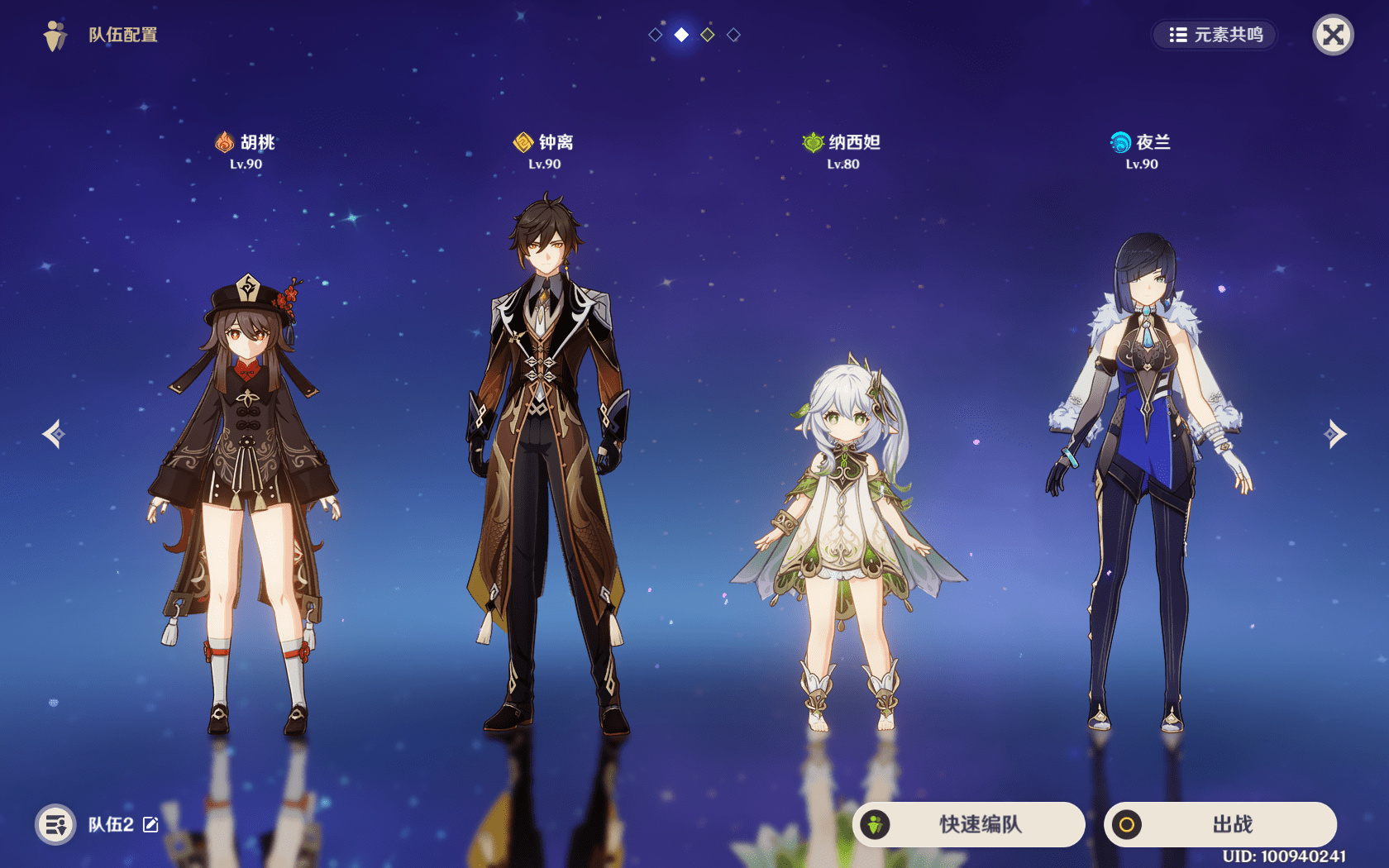Jump to the green third party dot
The width and height of the screenshot is (1389, 868).
pyautogui.click(x=708, y=35)
